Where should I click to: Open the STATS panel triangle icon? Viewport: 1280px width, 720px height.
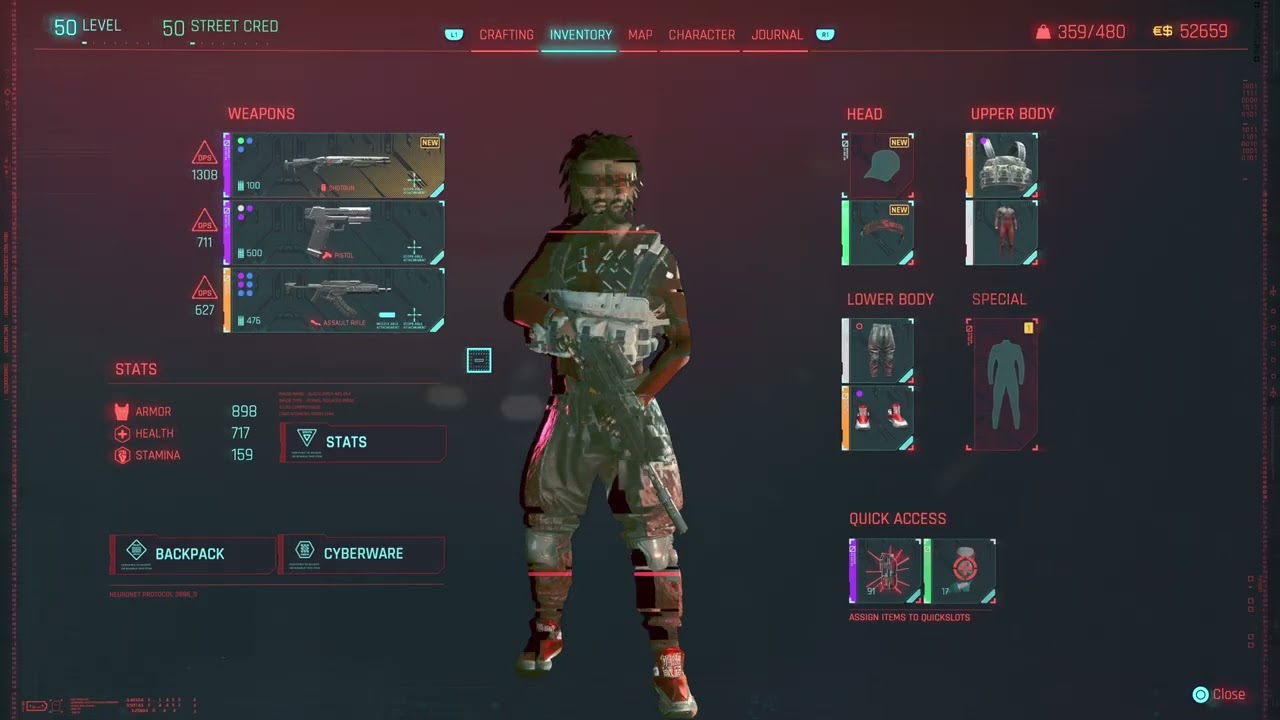point(307,437)
